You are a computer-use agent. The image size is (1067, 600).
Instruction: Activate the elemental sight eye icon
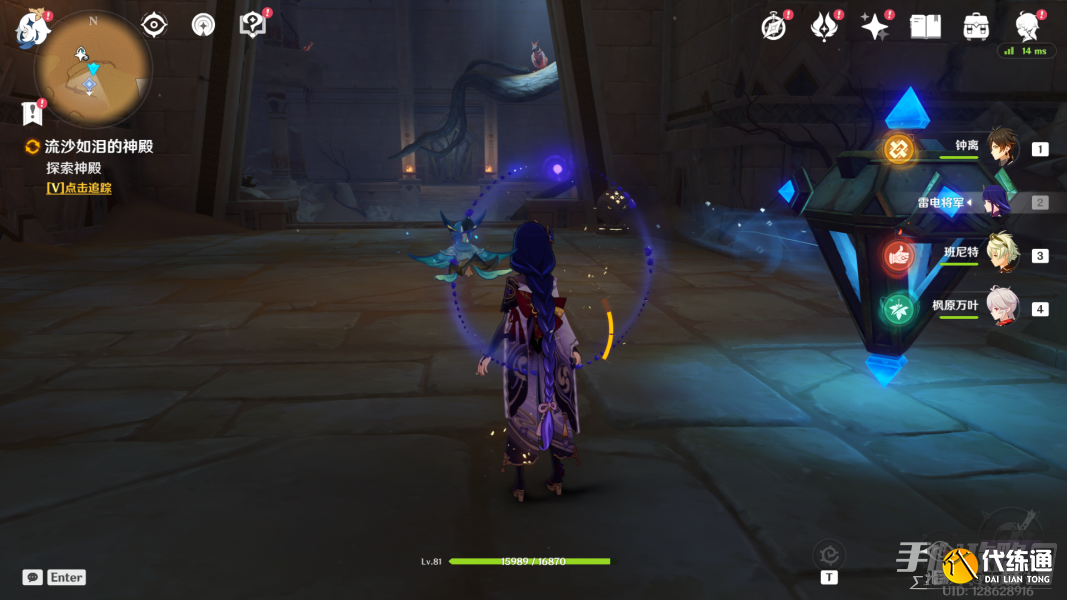click(x=154, y=25)
